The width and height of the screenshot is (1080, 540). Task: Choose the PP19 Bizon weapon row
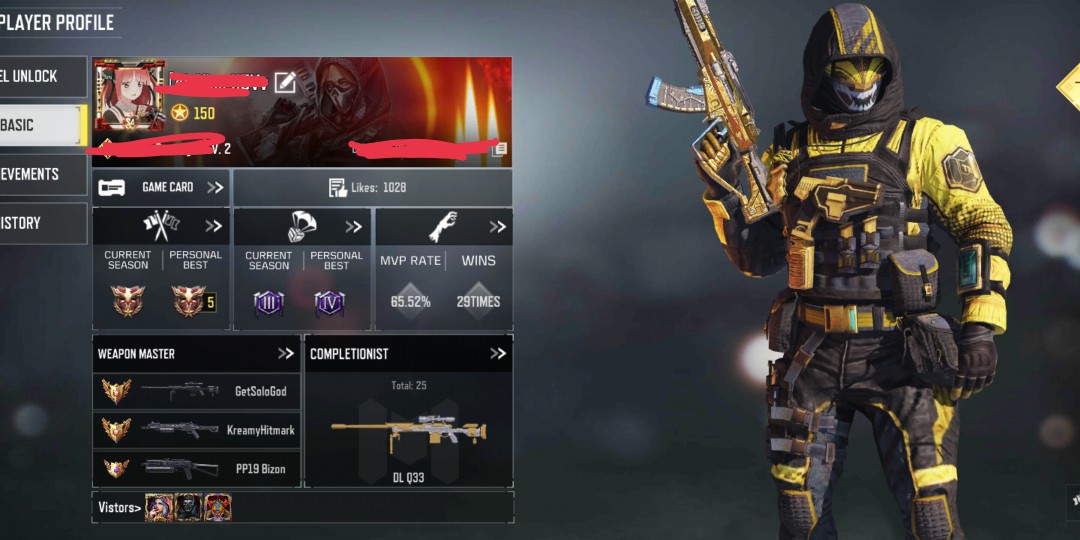pyautogui.click(x=196, y=468)
